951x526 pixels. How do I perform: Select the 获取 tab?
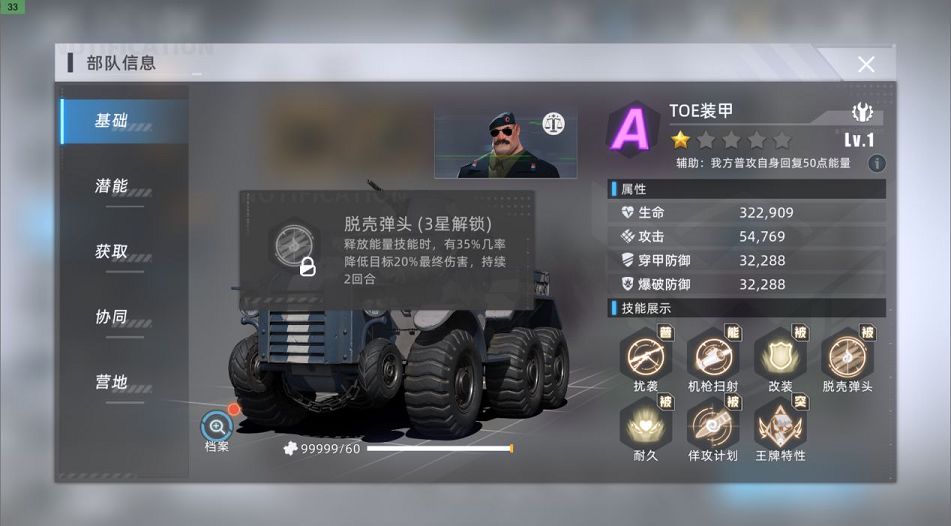click(x=112, y=251)
